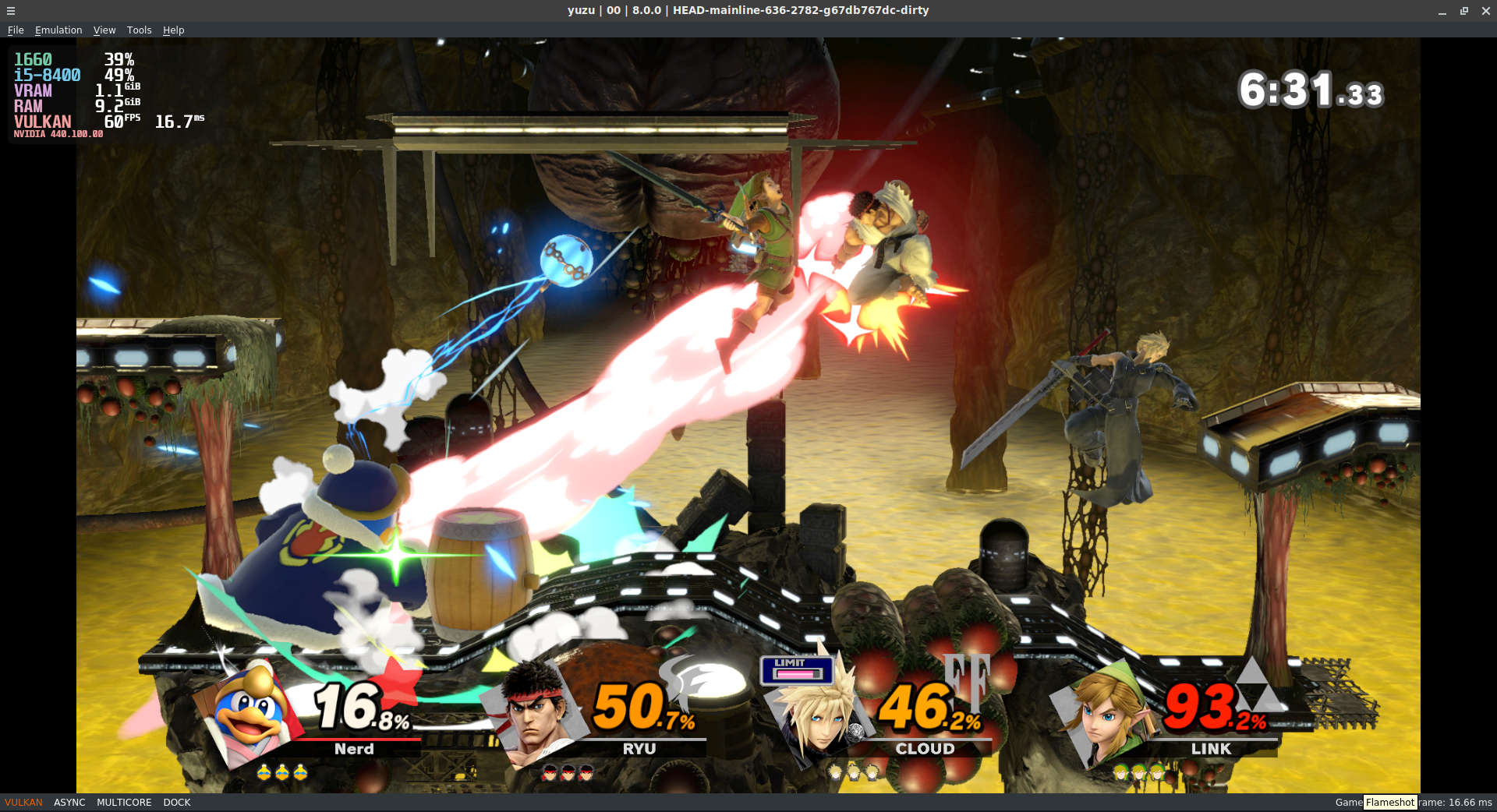Toggle DOCK mode in the status bar
1497x812 pixels.
click(x=176, y=802)
